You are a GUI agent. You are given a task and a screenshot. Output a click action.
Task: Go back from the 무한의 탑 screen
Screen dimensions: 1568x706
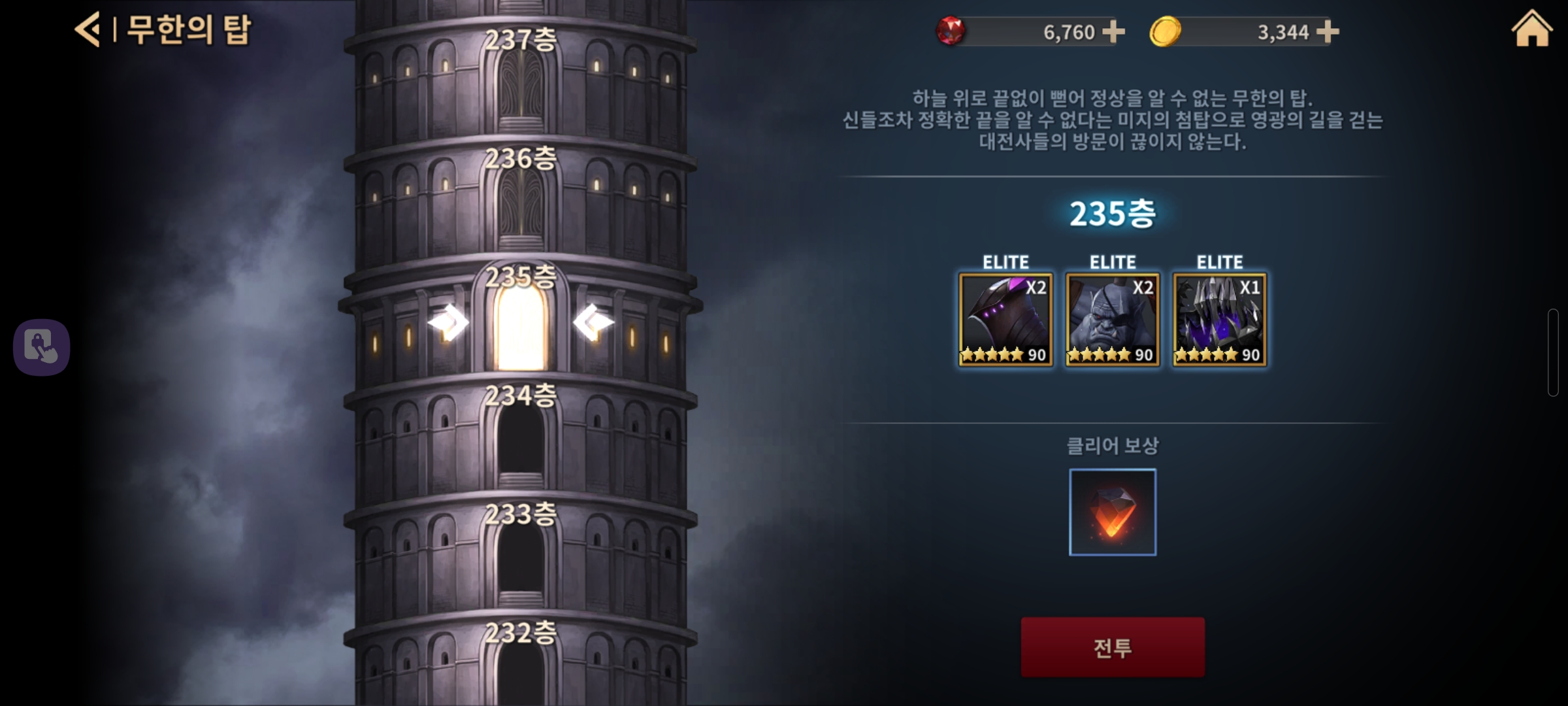click(x=88, y=29)
